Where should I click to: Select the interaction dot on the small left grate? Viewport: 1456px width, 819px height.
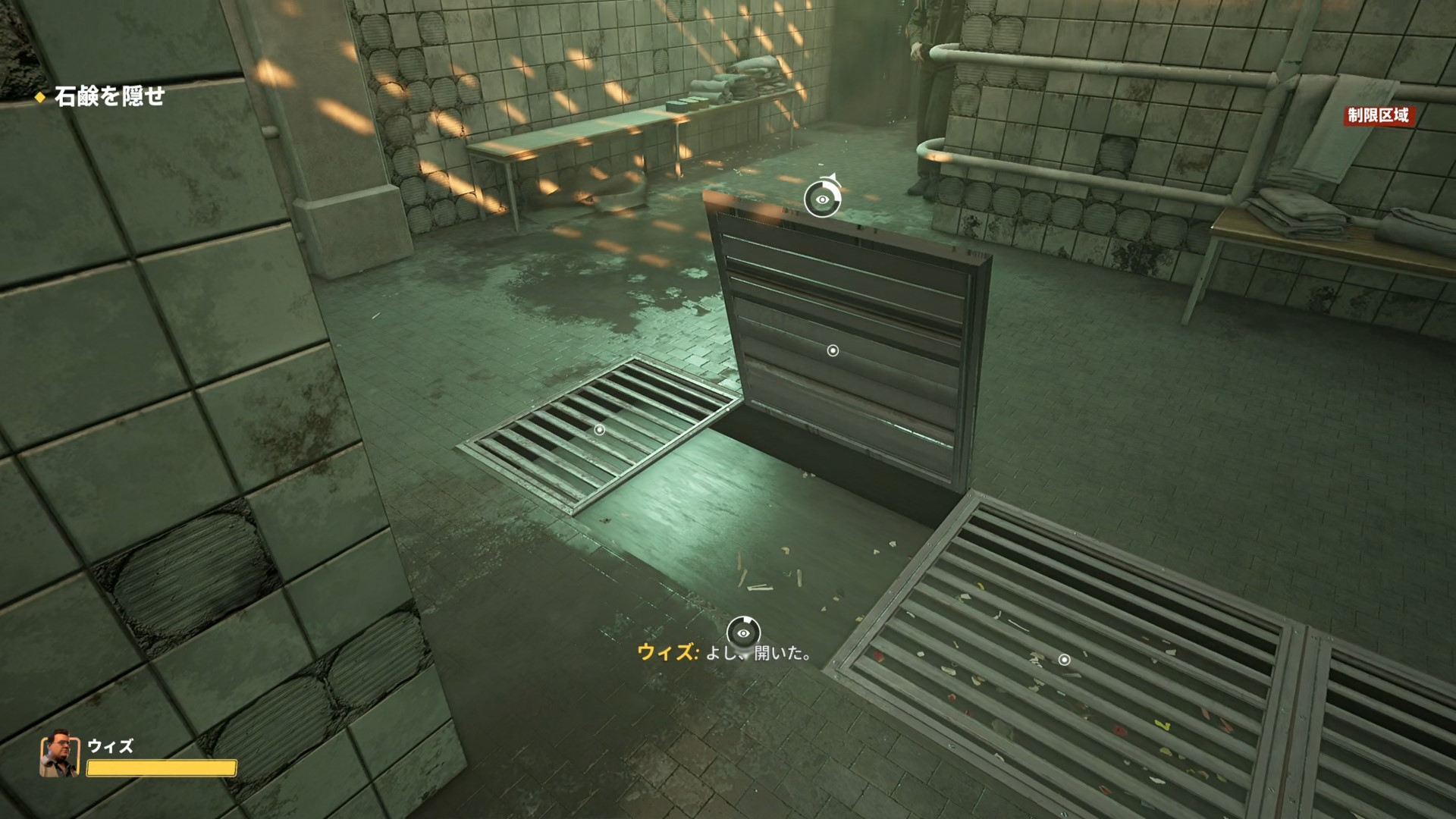click(x=599, y=430)
